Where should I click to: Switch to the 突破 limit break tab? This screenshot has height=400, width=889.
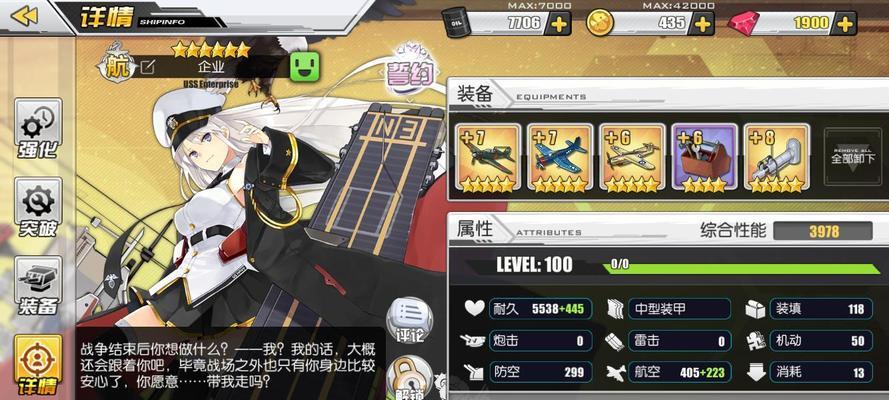(x=37, y=207)
